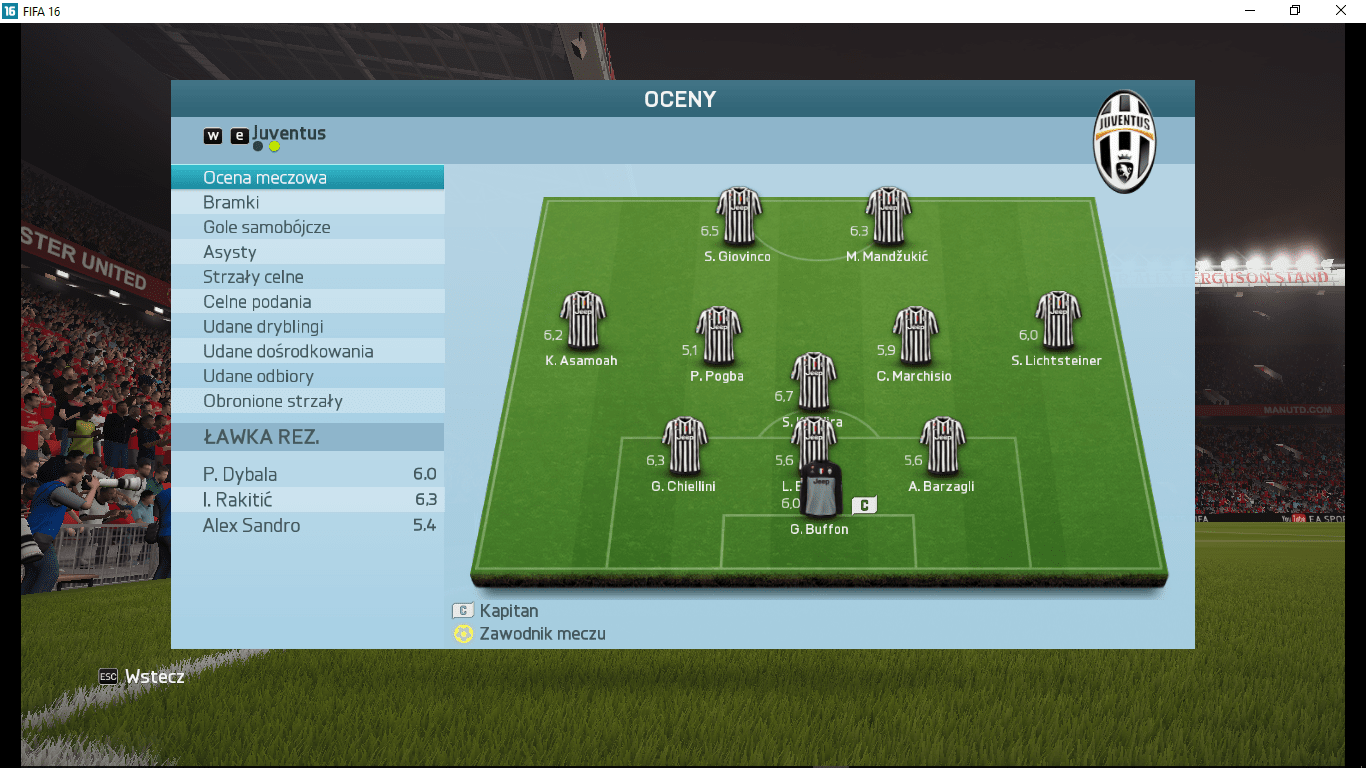Choose Udane dośrodkowania entry
The width and height of the screenshot is (1366, 768).
(x=307, y=352)
